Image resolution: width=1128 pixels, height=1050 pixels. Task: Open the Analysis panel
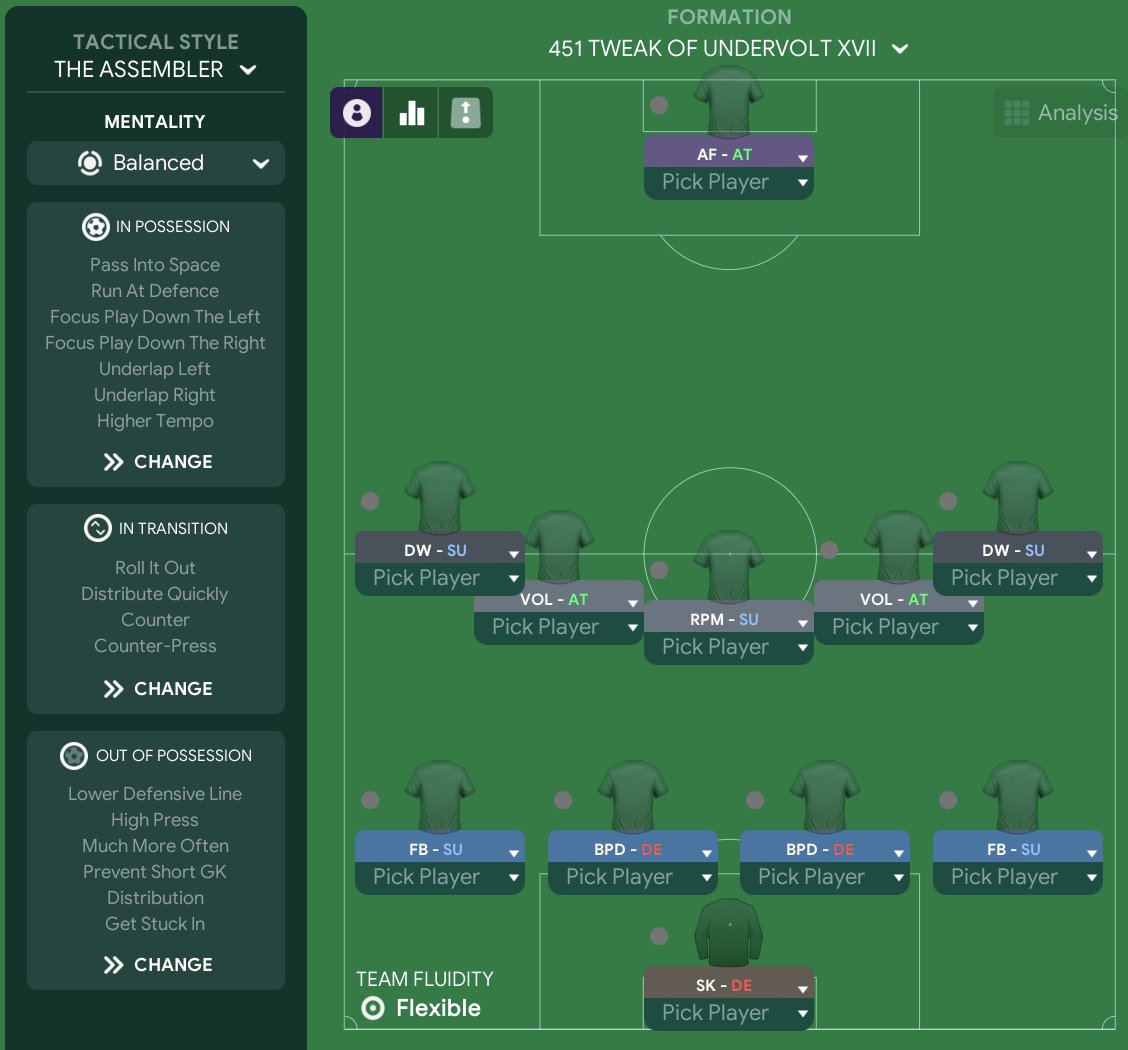(1060, 113)
